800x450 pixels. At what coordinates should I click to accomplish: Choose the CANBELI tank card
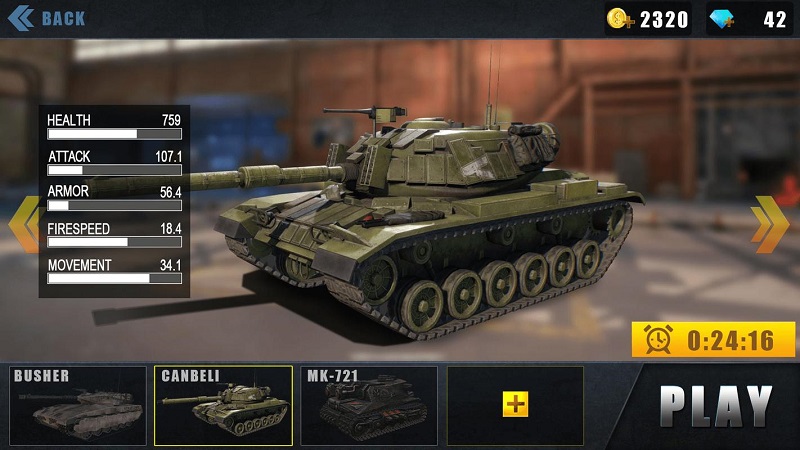(x=223, y=405)
